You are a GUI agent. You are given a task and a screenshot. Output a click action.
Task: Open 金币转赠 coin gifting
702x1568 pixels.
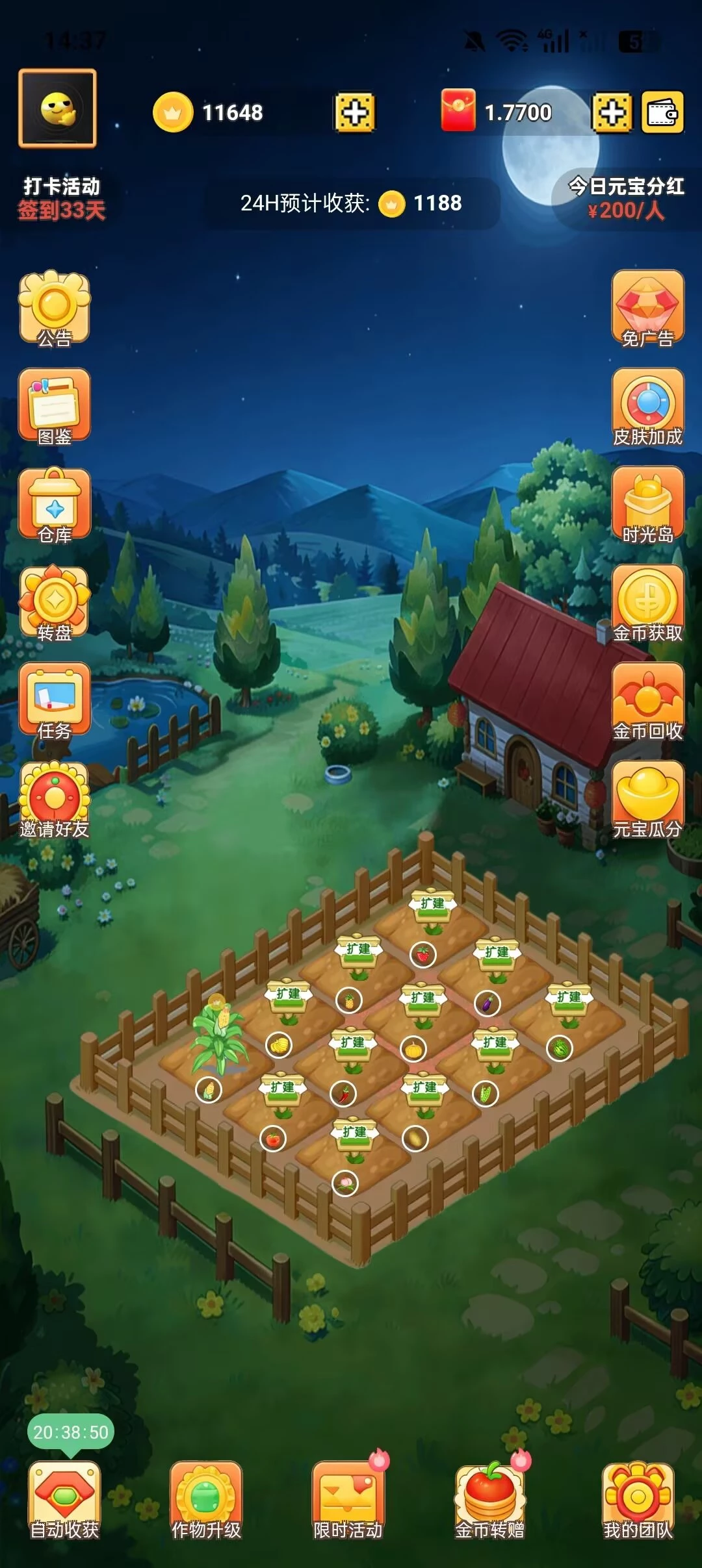pyautogui.click(x=489, y=1499)
